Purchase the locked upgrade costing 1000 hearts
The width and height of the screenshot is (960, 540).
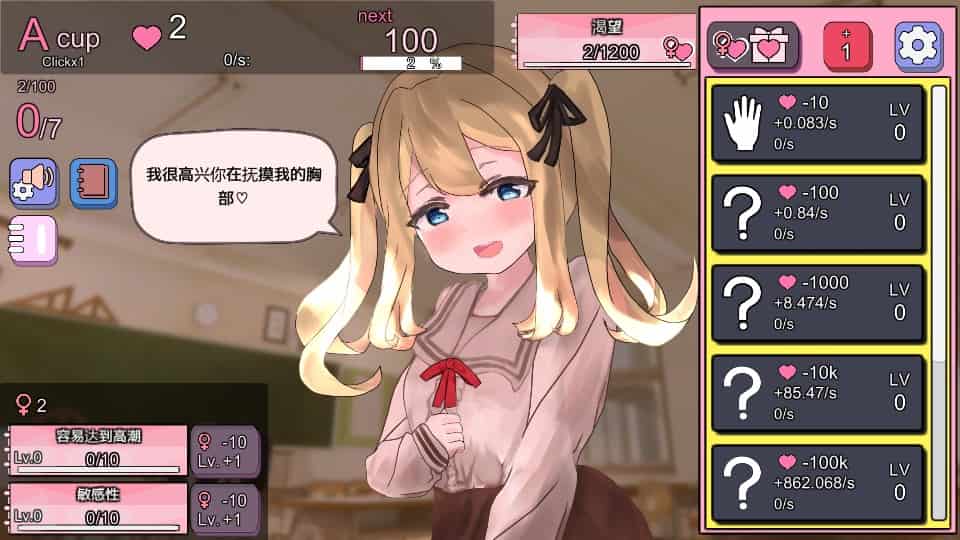(817, 303)
